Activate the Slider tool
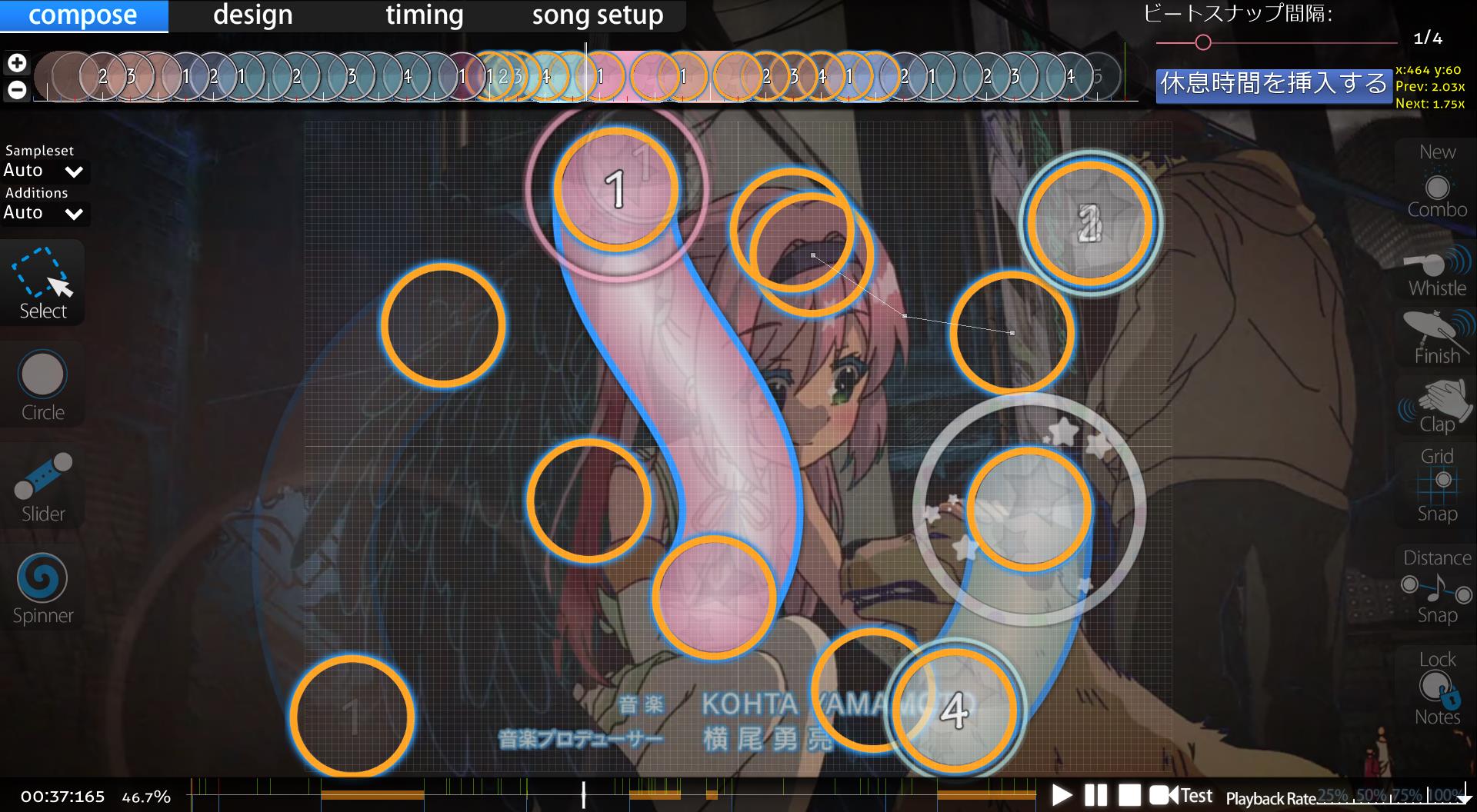1477x812 pixels. tap(43, 487)
